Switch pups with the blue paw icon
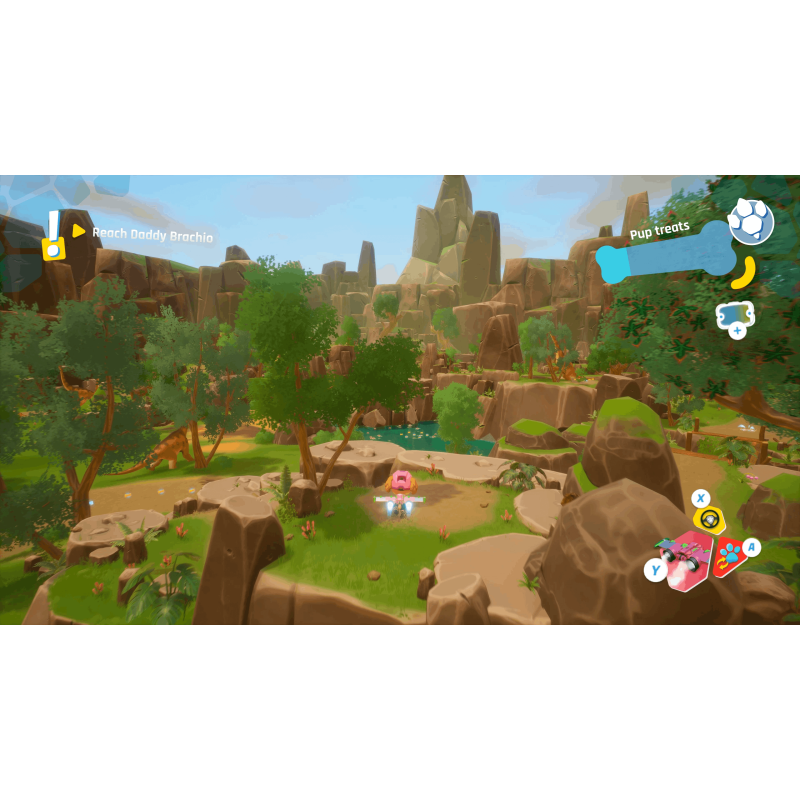 (729, 555)
